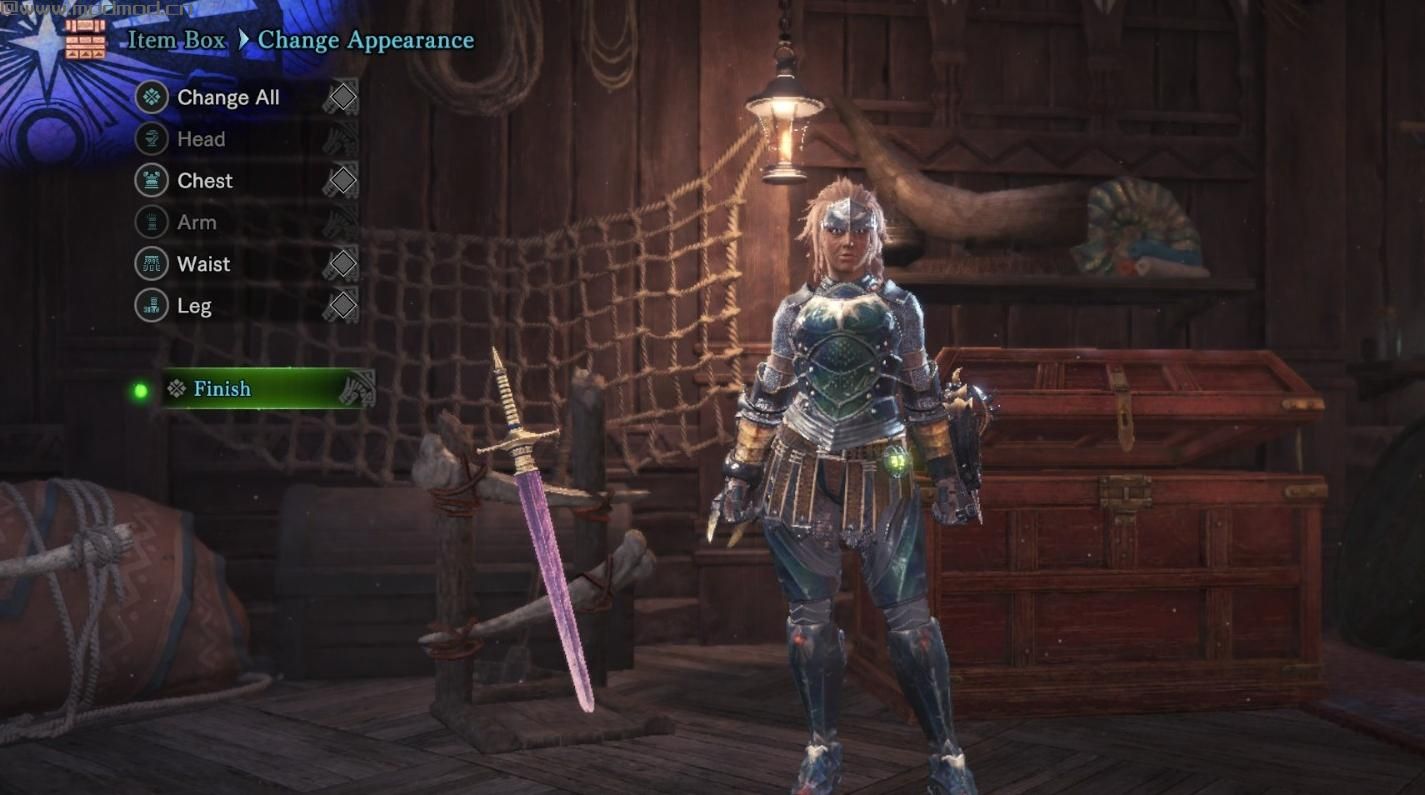Click the Finish button
1425x795 pixels.
tap(222, 389)
